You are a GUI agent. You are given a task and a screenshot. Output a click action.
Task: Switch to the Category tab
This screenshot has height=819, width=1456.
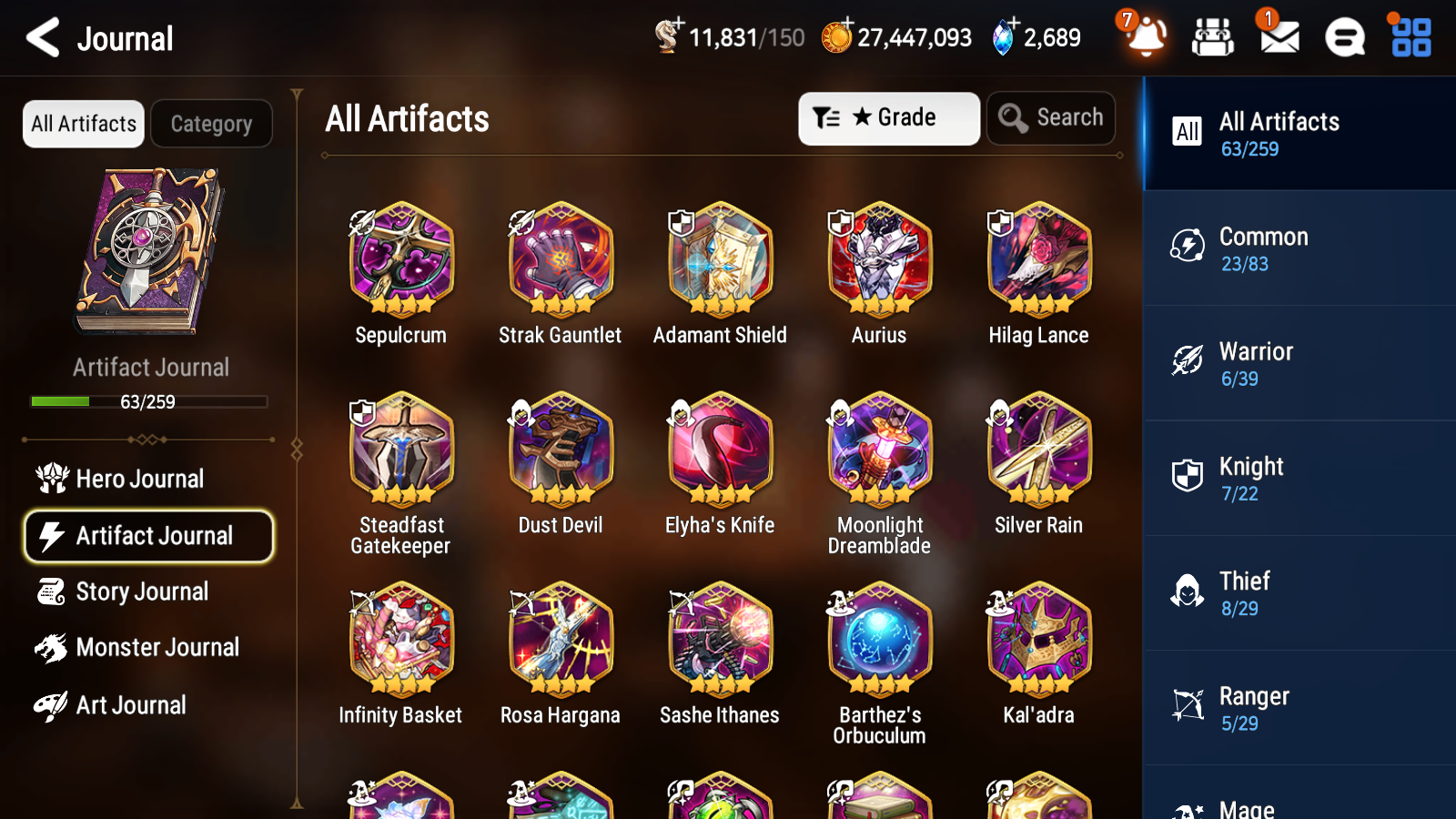pos(211,124)
